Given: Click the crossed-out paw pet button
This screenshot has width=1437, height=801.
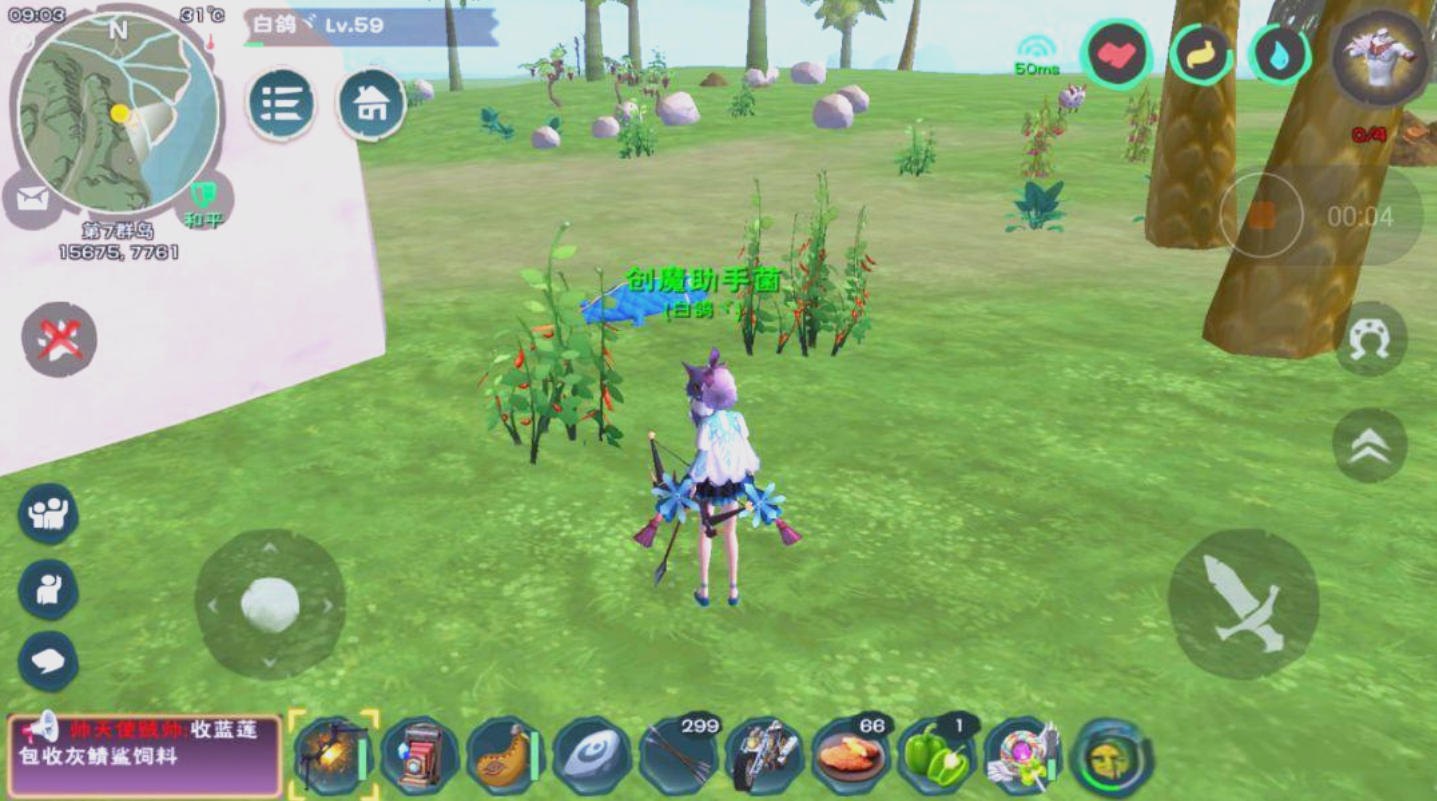Looking at the screenshot, I should pyautogui.click(x=59, y=340).
